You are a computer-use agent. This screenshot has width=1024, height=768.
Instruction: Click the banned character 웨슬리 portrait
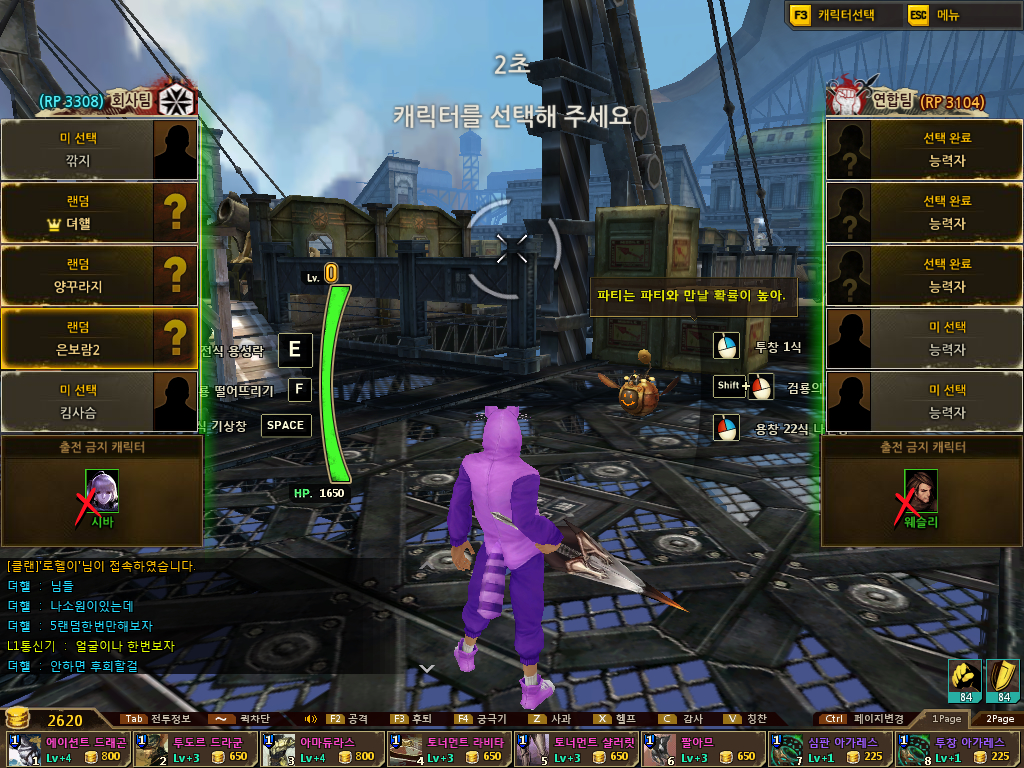[921, 491]
